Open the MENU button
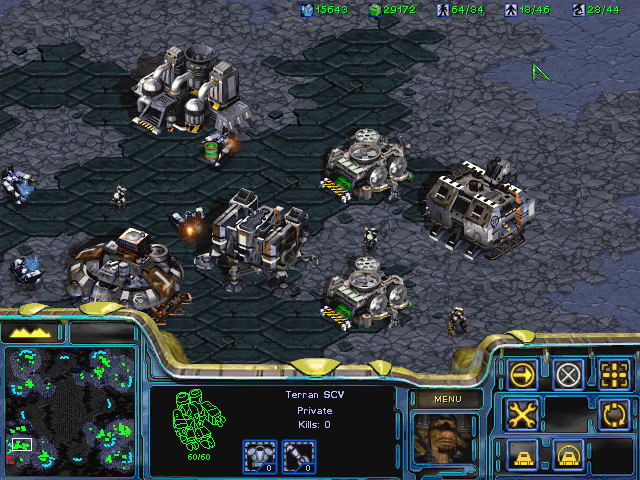 [445, 400]
